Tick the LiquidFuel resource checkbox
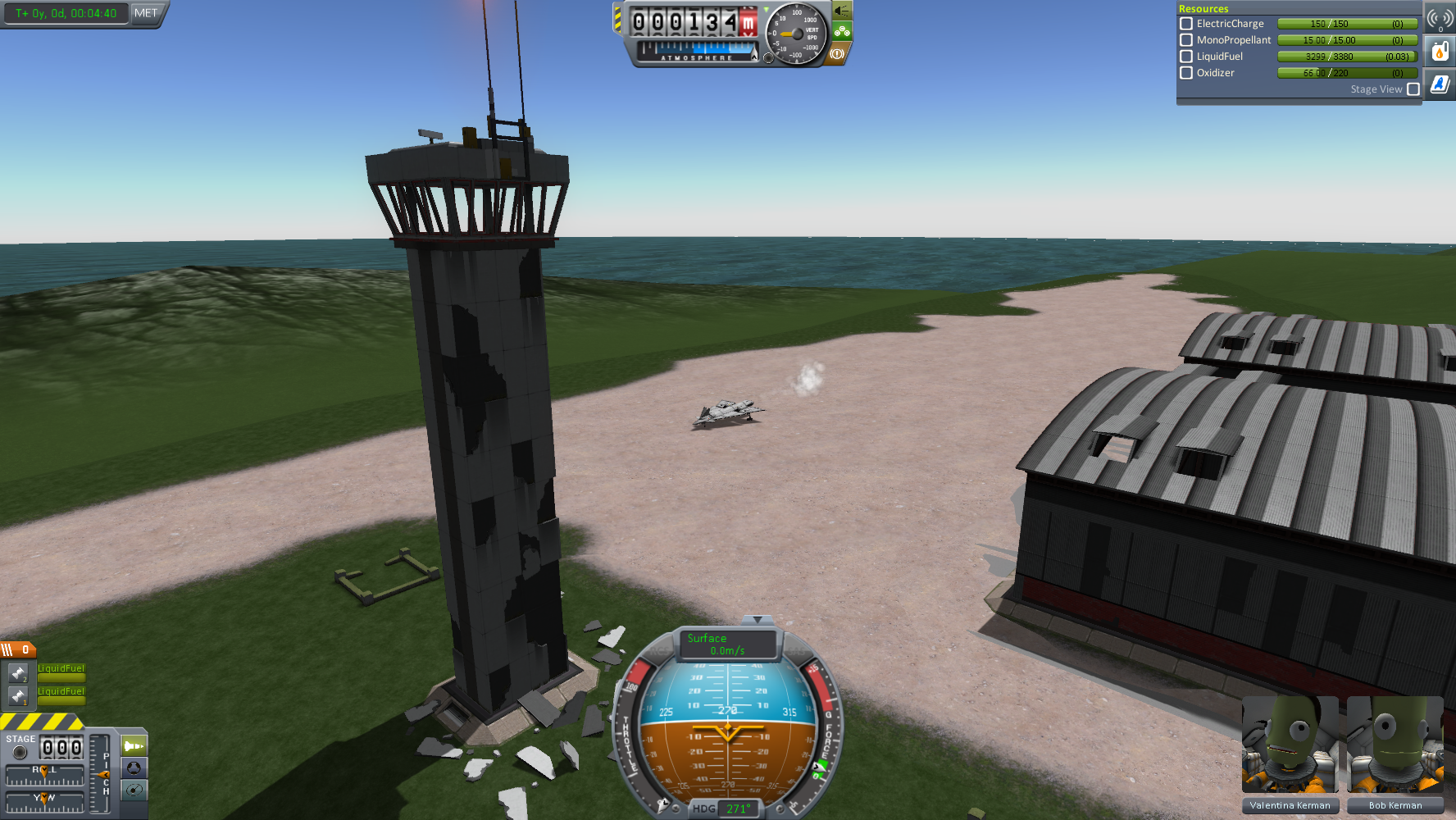 1185,57
